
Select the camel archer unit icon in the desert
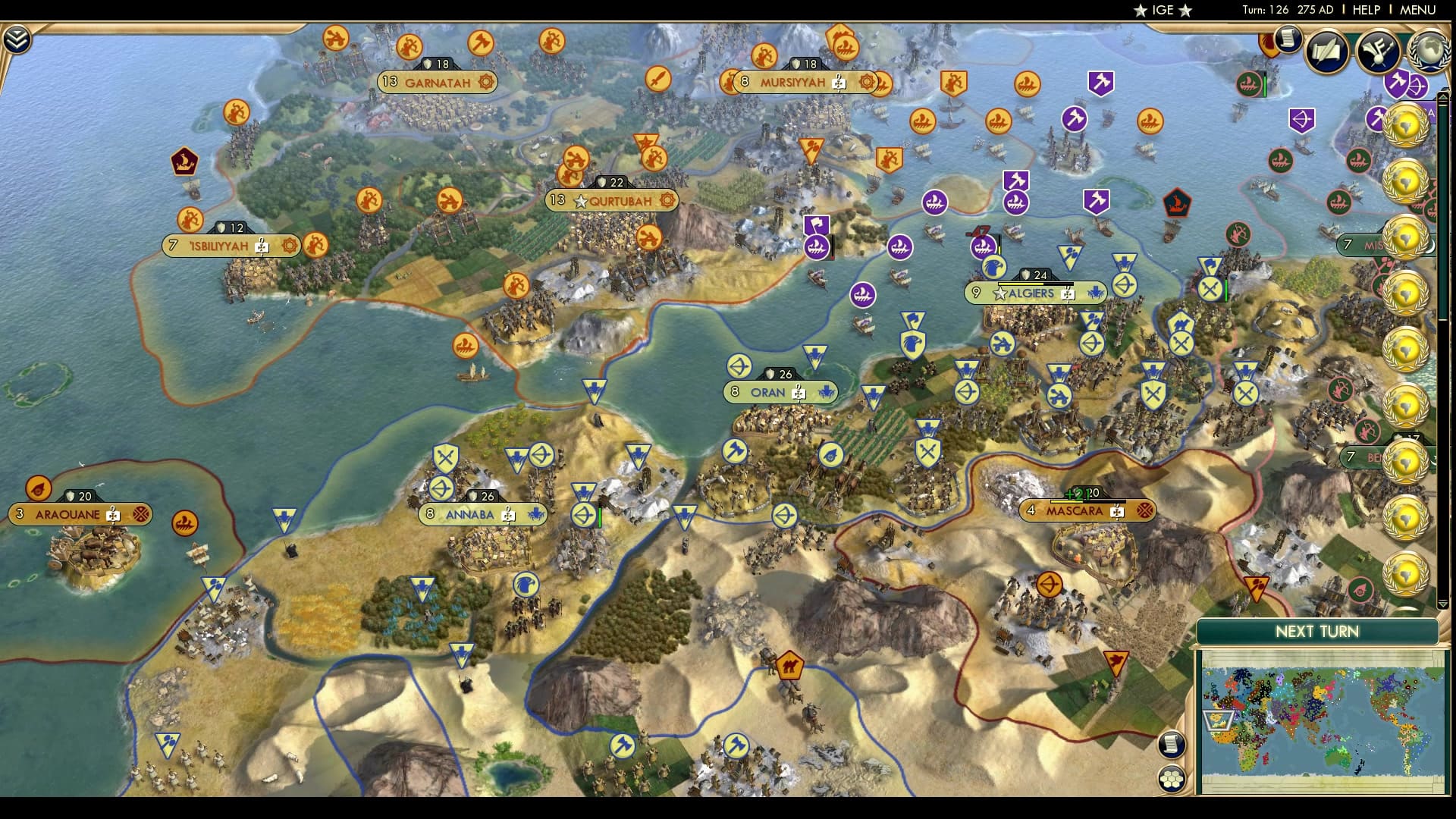pos(790,664)
